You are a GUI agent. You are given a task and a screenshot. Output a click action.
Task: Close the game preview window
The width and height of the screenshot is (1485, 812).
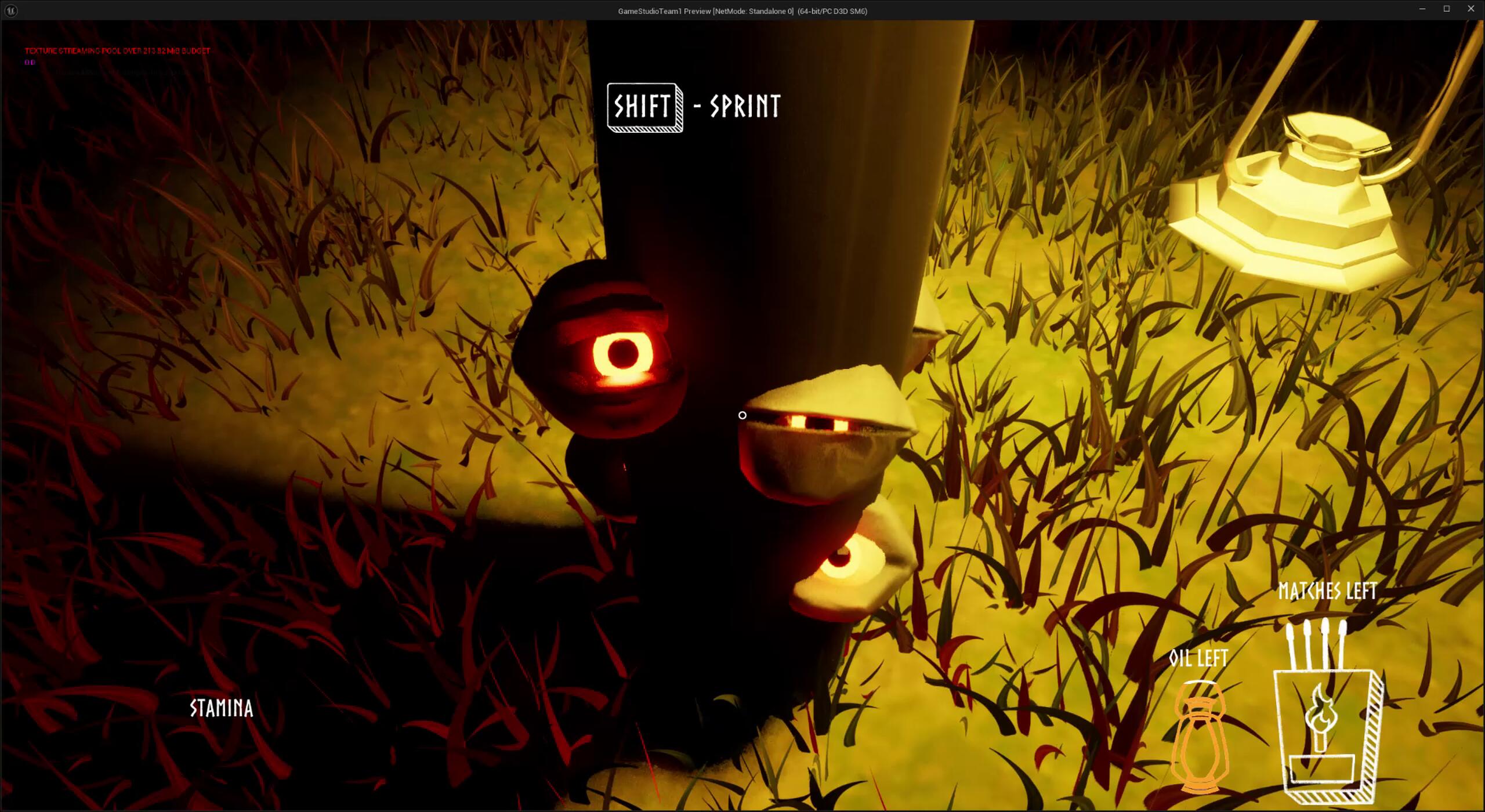tap(1470, 9)
